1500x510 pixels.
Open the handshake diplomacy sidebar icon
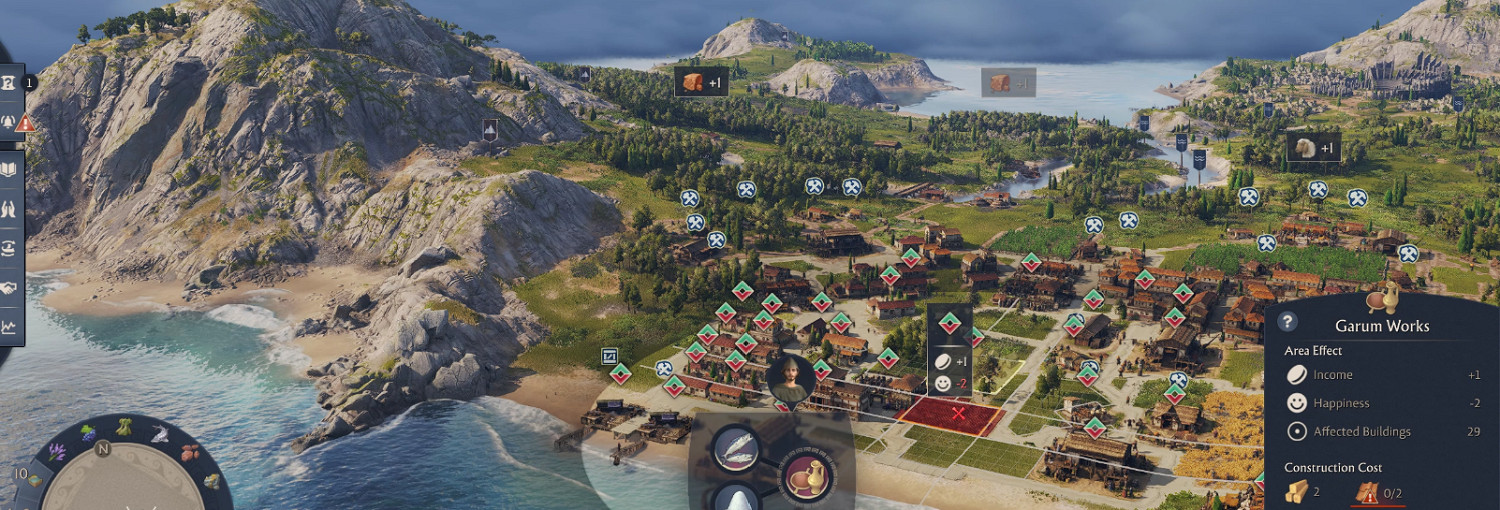pyautogui.click(x=9, y=288)
